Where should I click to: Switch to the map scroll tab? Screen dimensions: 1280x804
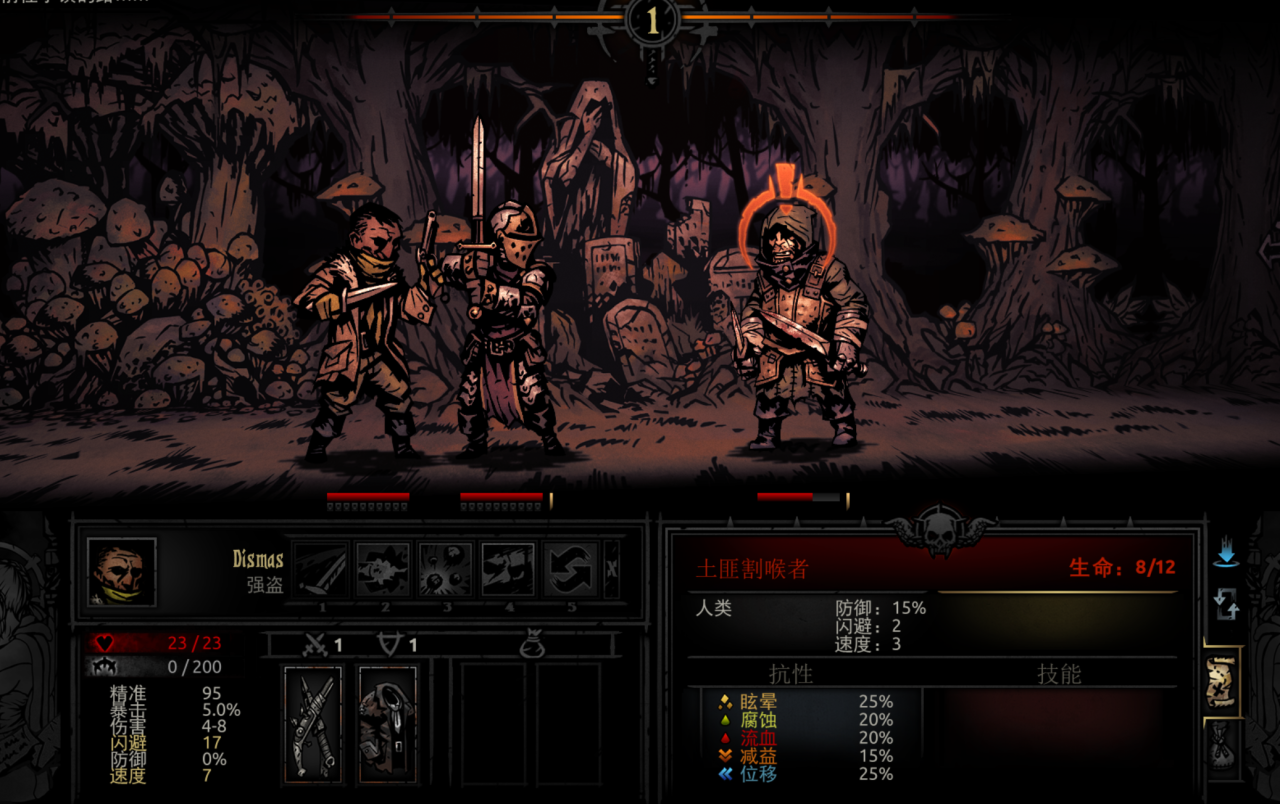click(1224, 682)
